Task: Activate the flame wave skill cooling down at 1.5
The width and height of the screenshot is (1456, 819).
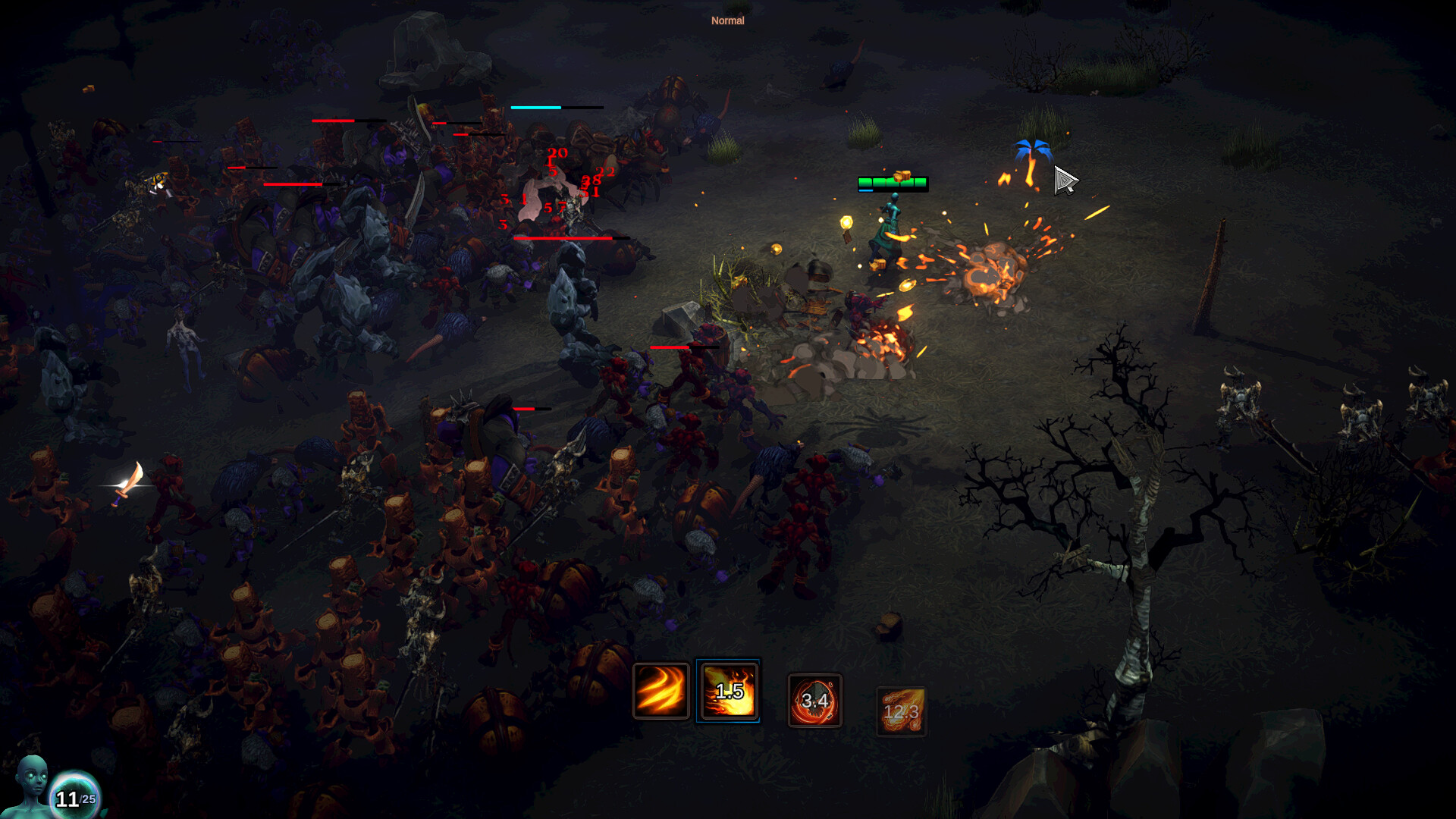Action: [729, 689]
